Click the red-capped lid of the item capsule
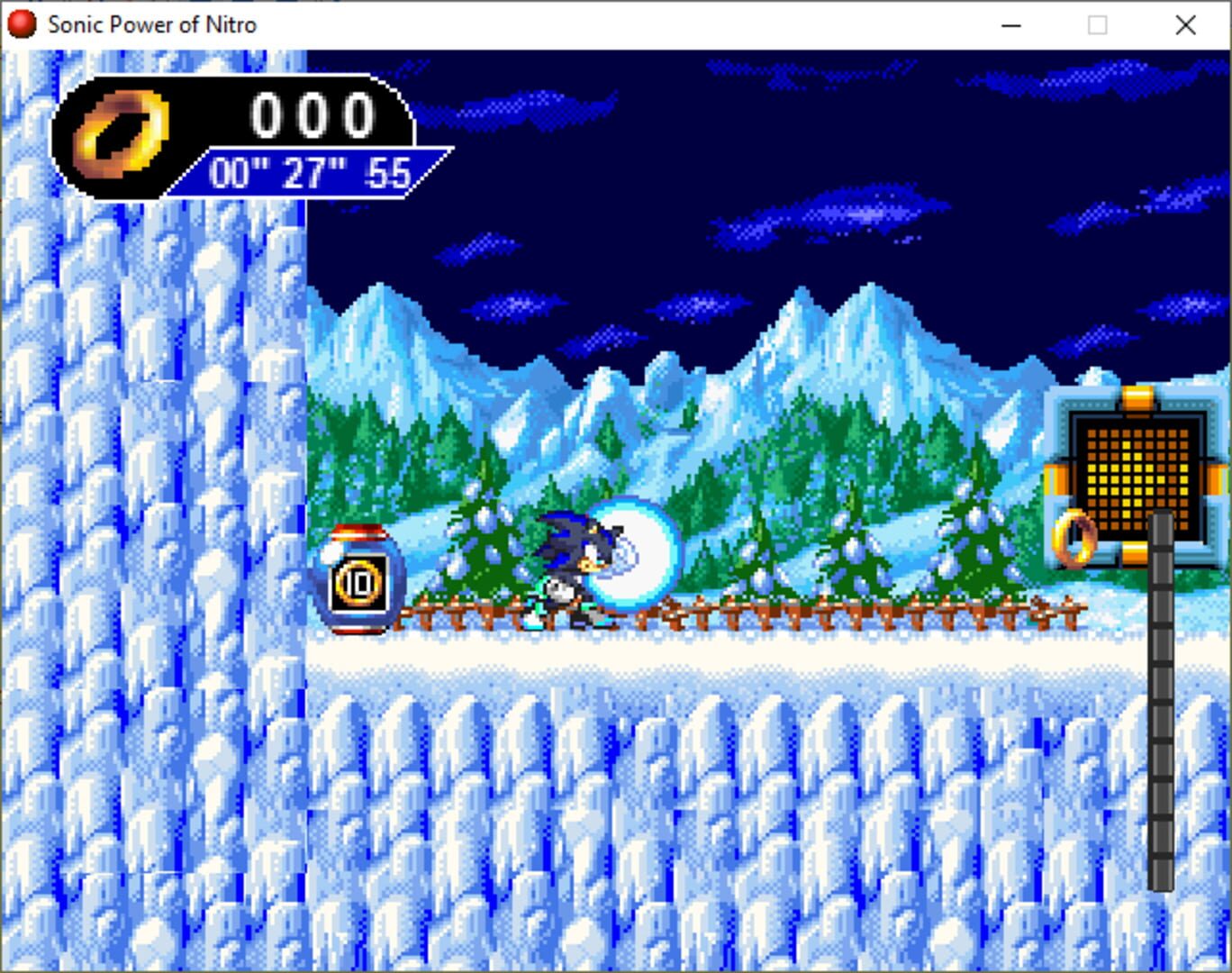1232x973 pixels. [x=358, y=532]
